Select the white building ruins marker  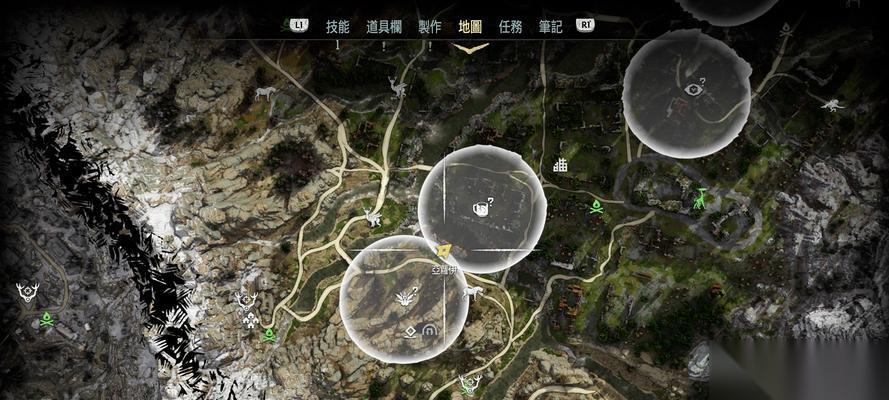[560, 165]
